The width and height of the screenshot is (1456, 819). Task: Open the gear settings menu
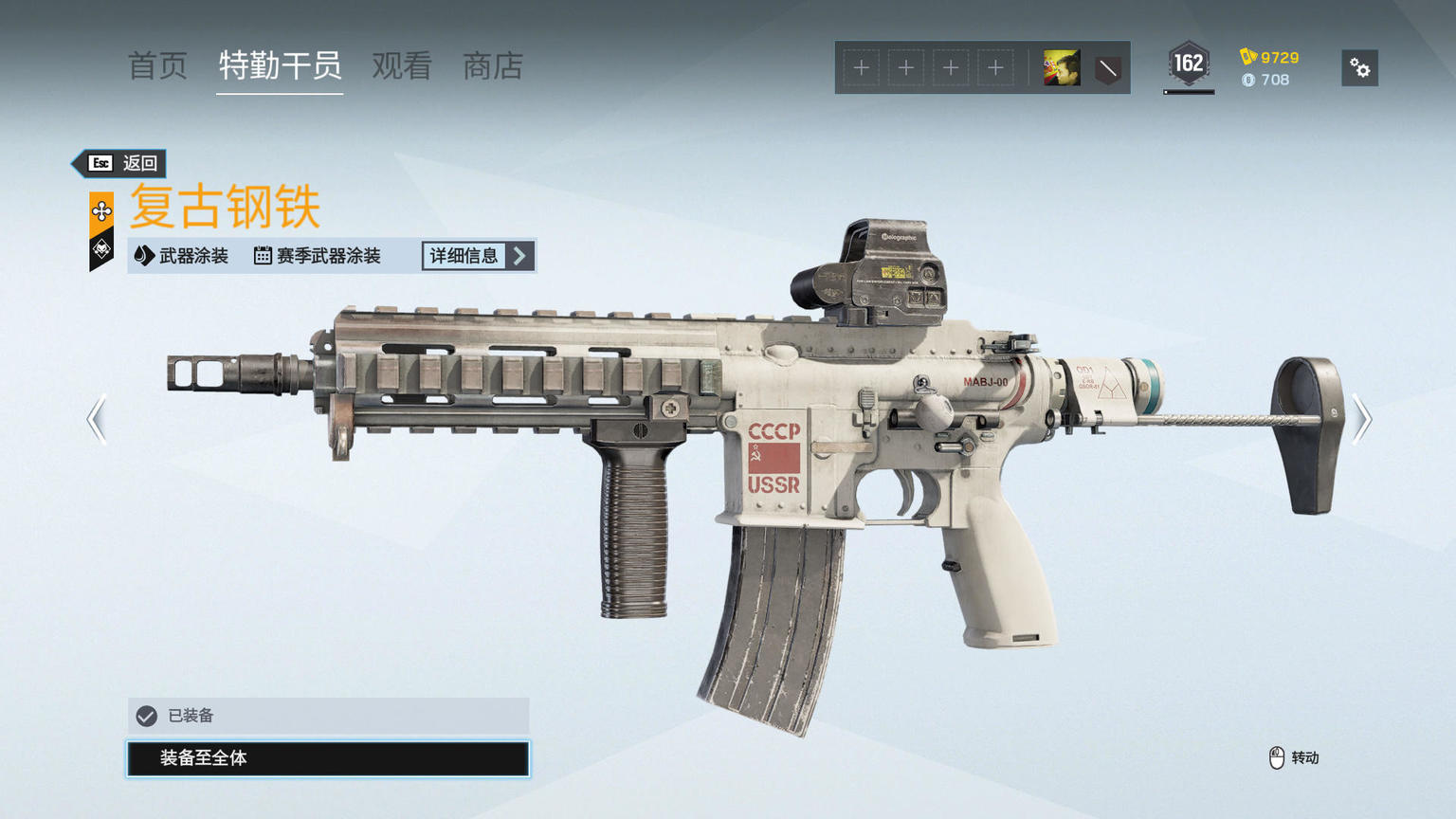click(1359, 68)
